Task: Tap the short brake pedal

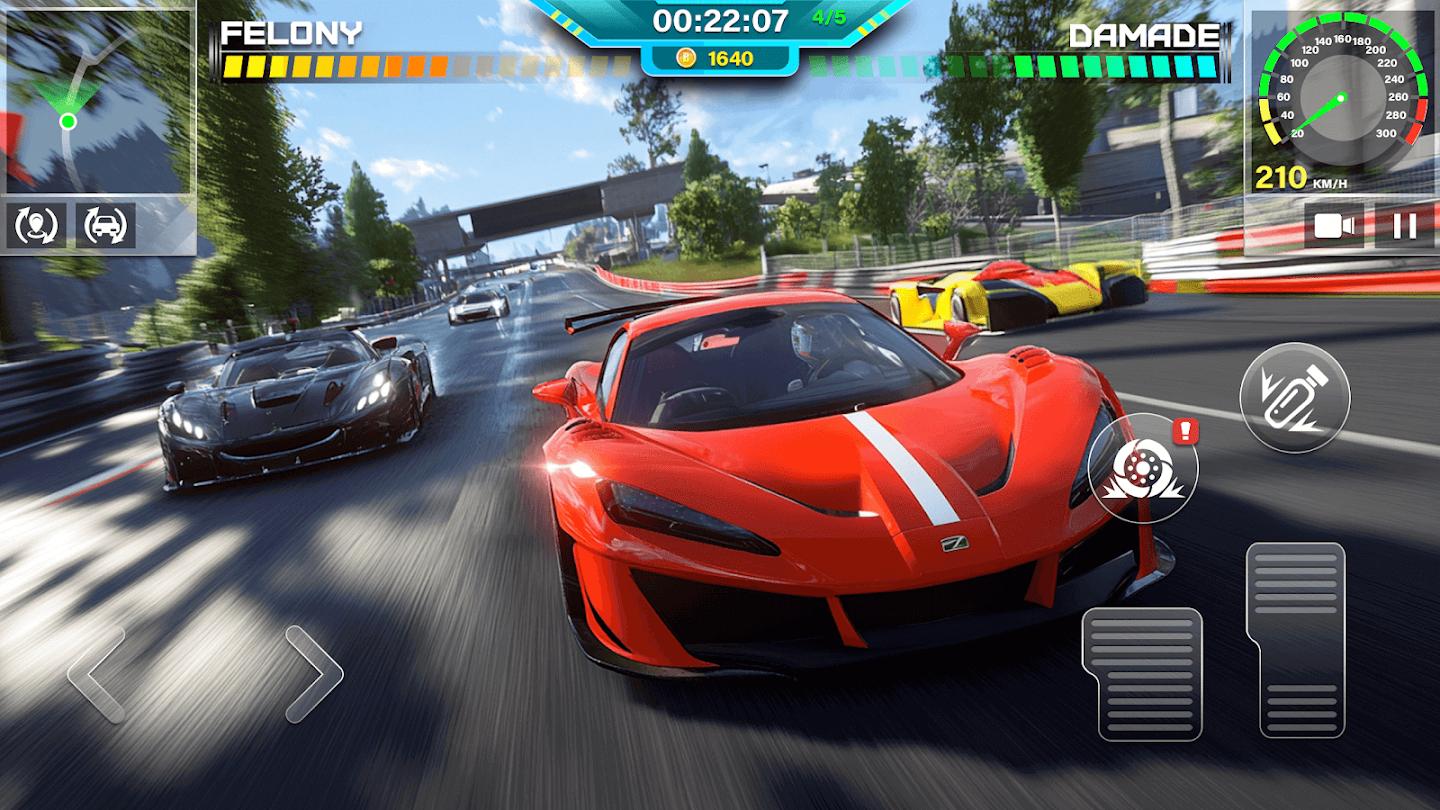Action: point(1141,673)
